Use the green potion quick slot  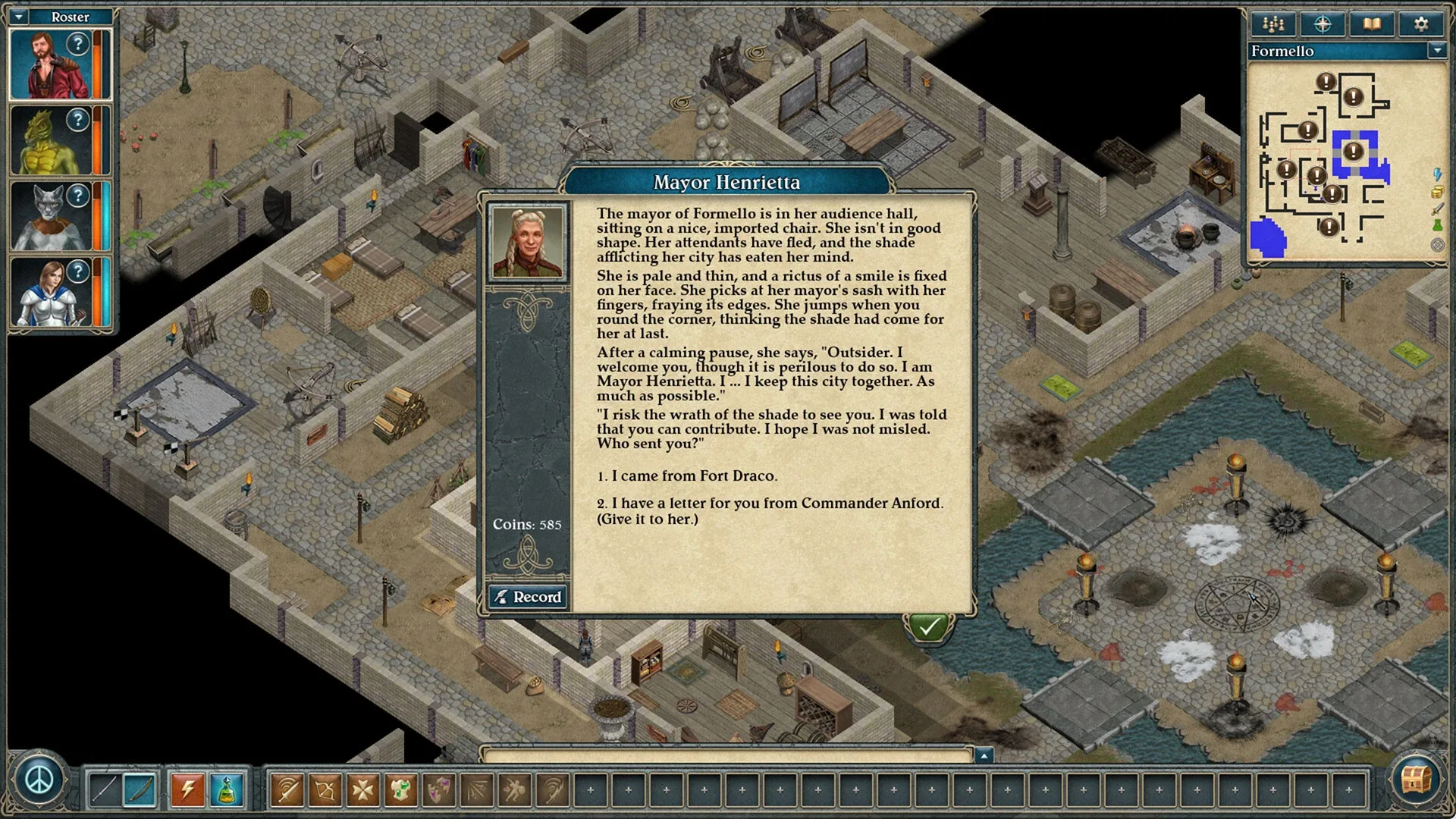click(226, 790)
